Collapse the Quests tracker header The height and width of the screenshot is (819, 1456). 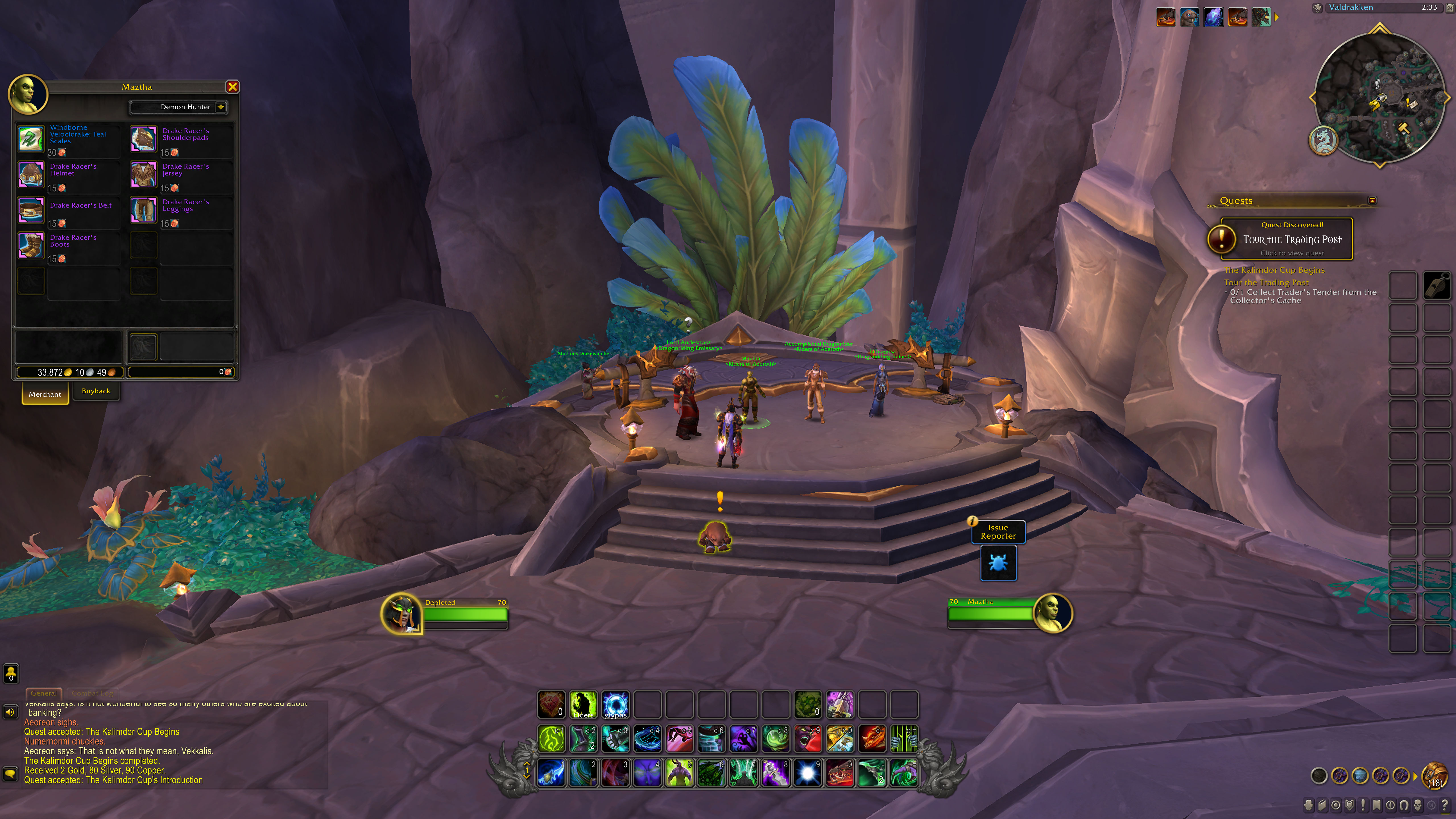pyautogui.click(x=1372, y=201)
